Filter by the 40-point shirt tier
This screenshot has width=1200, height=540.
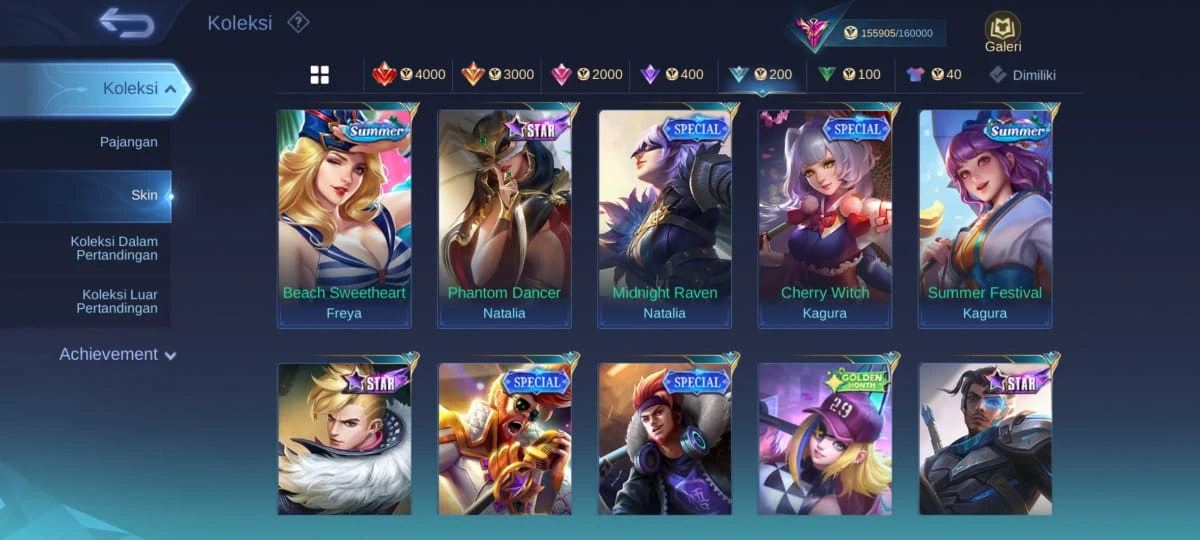click(x=933, y=74)
